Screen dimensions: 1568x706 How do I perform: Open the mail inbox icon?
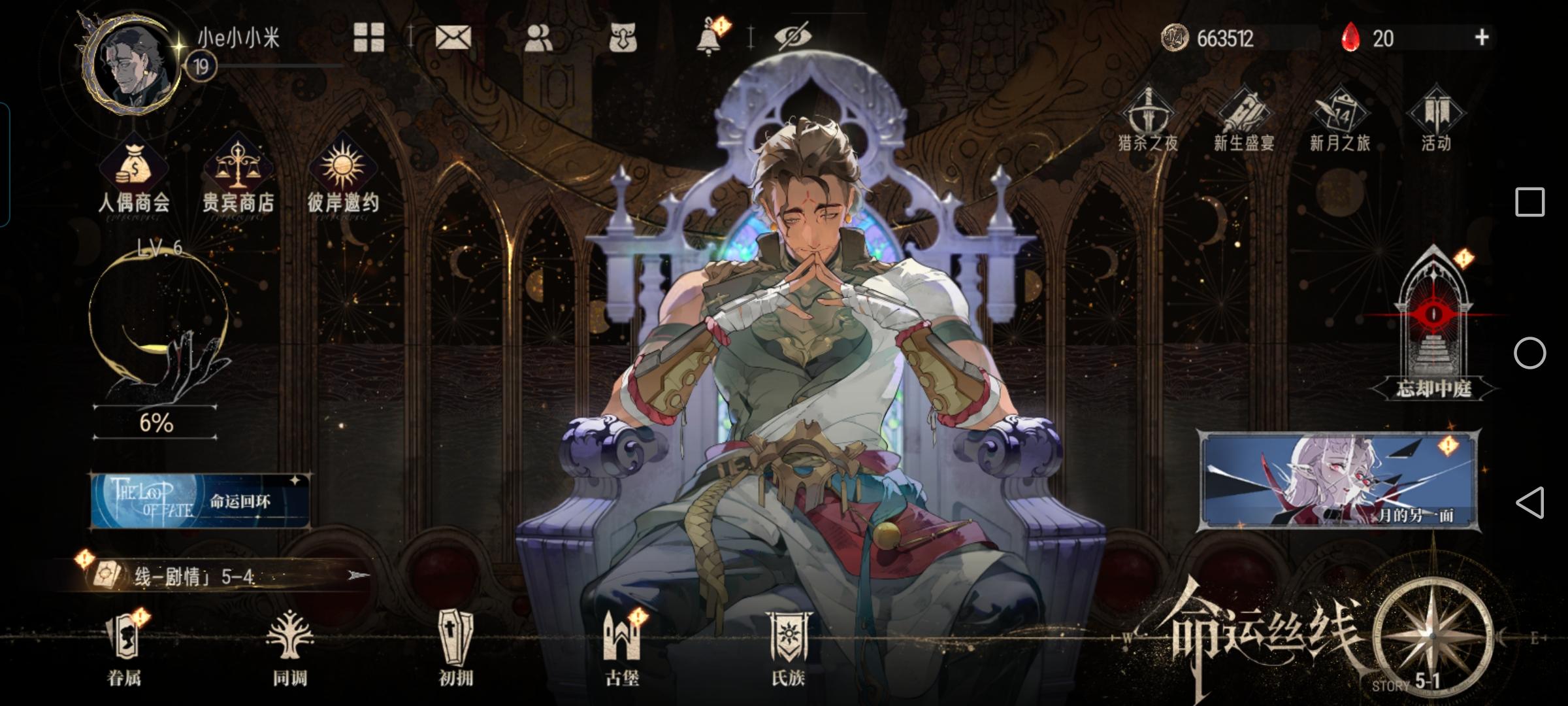454,37
